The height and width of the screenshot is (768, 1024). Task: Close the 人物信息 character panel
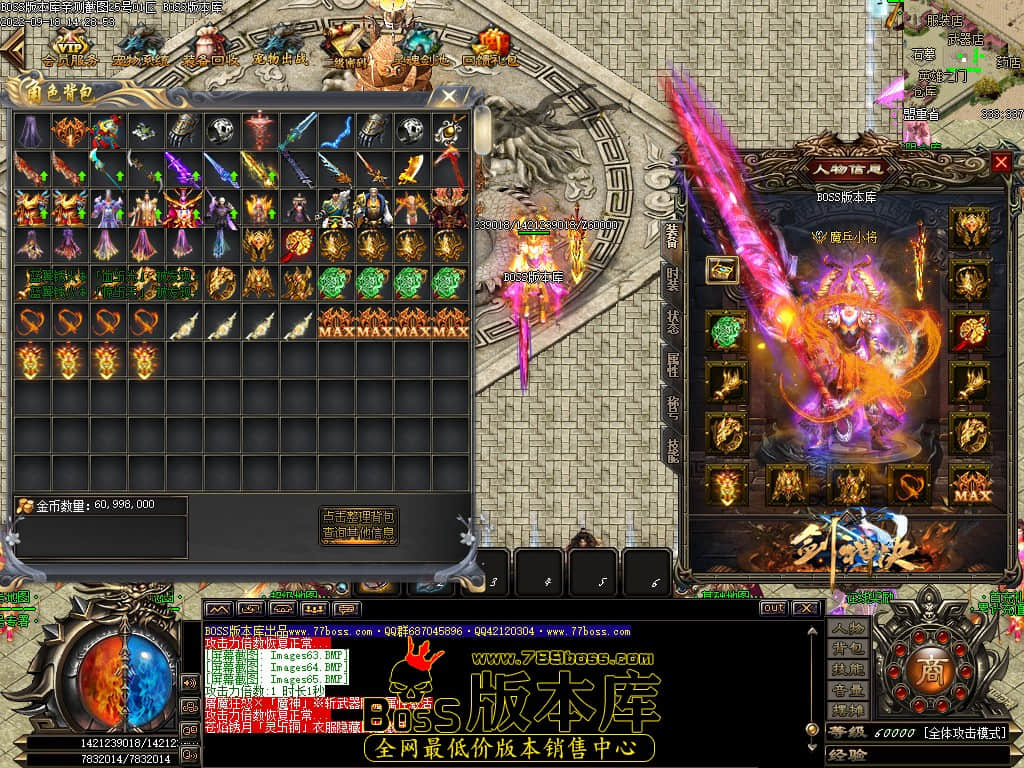[x=1001, y=162]
